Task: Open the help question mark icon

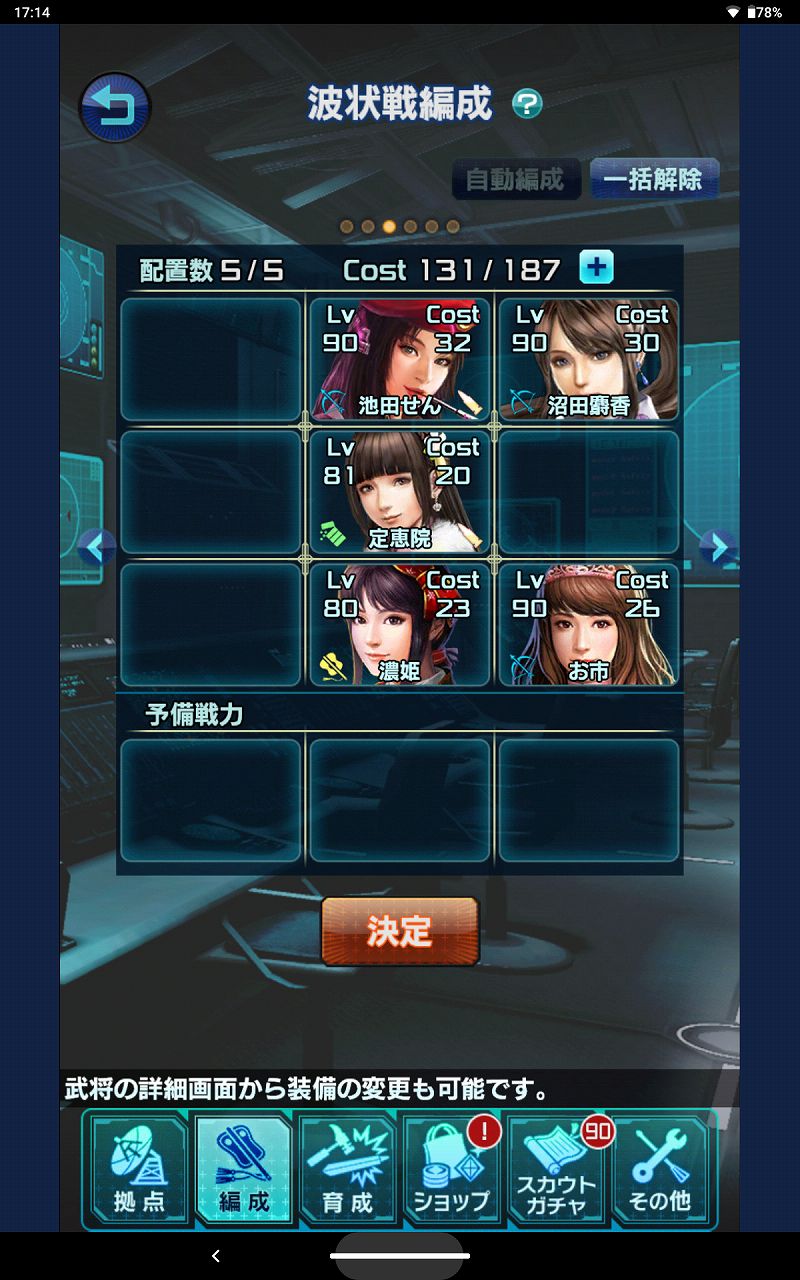Action: click(x=527, y=103)
